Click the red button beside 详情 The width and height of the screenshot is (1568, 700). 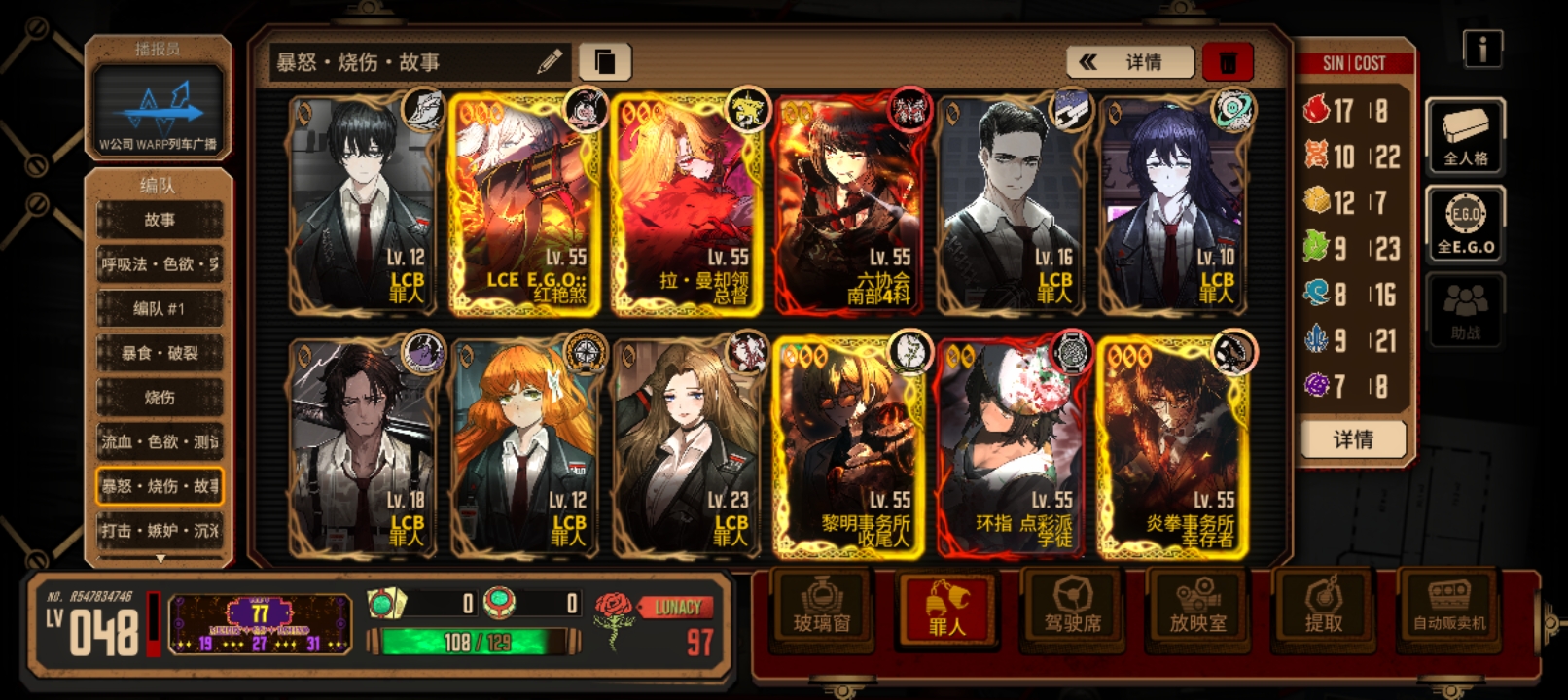coord(1227,61)
